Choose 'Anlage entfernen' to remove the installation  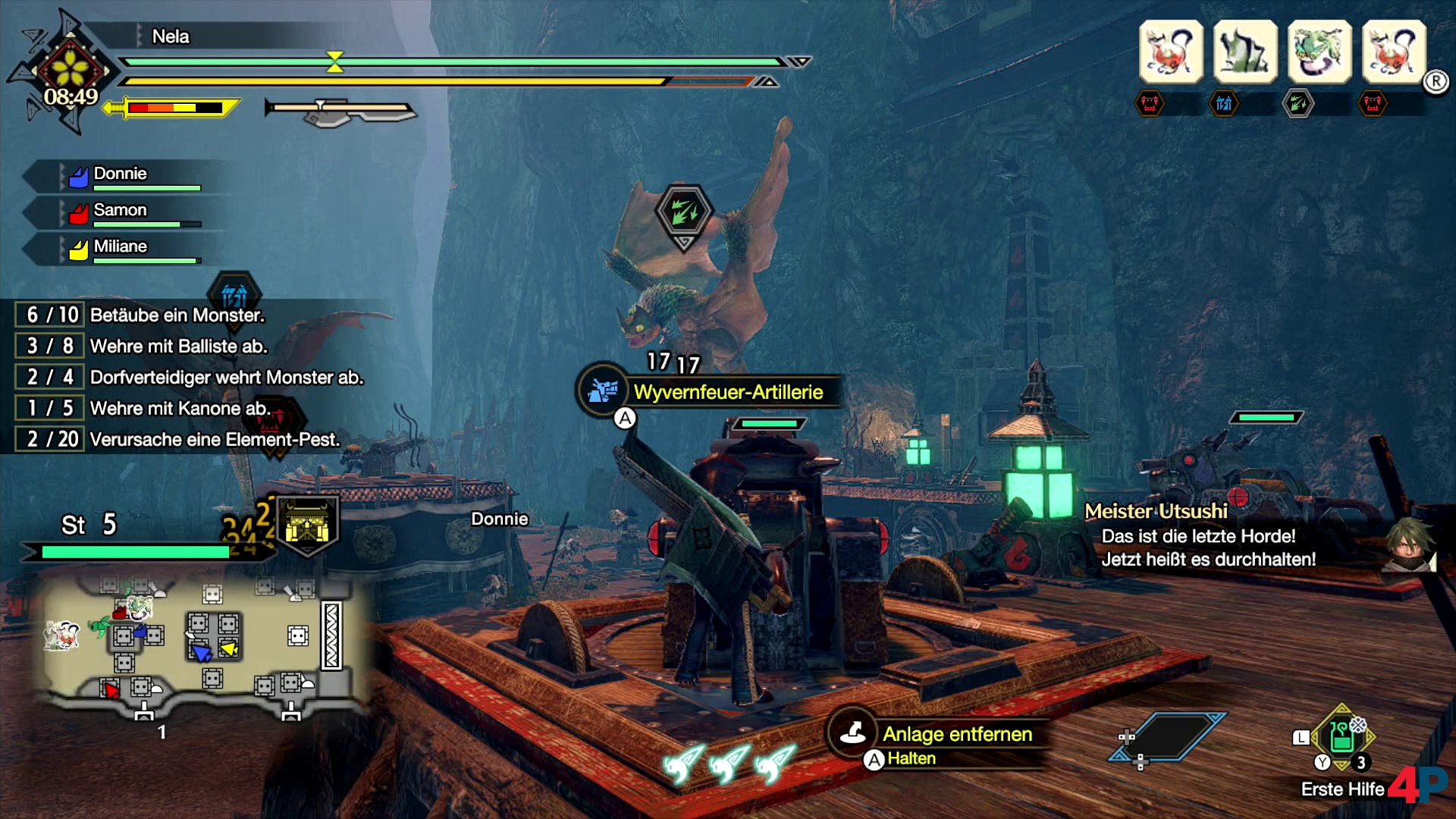(x=957, y=734)
